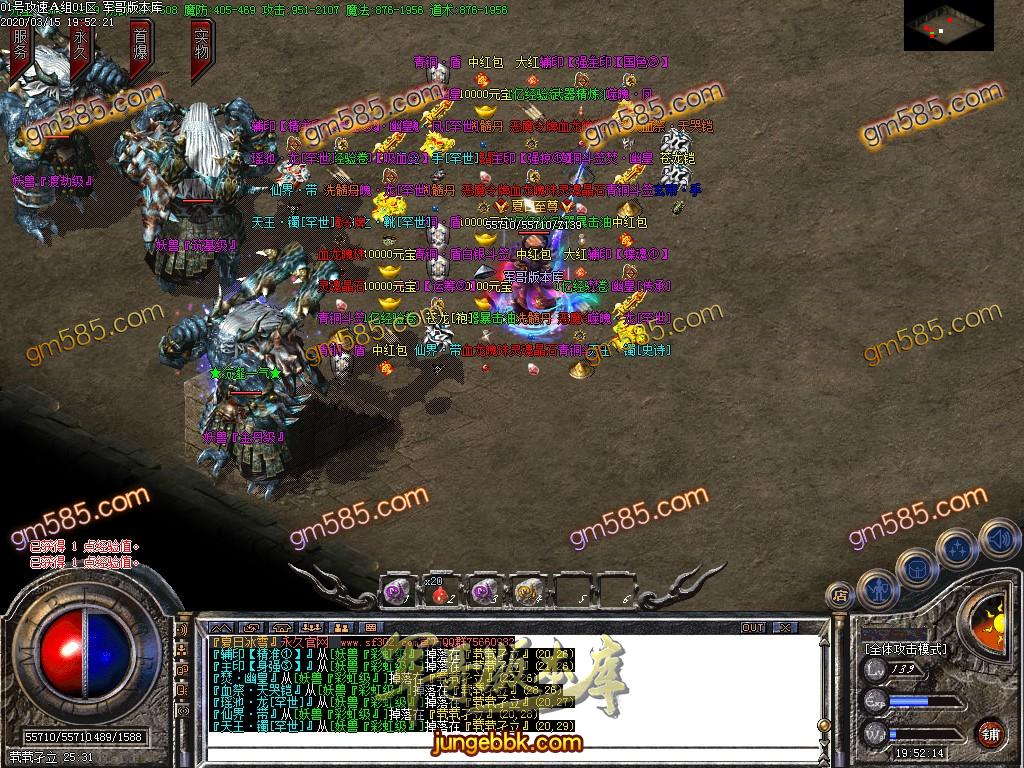The height and width of the screenshot is (768, 1024).
Task: Open the bag inventory round button
Action: pyautogui.click(x=916, y=566)
